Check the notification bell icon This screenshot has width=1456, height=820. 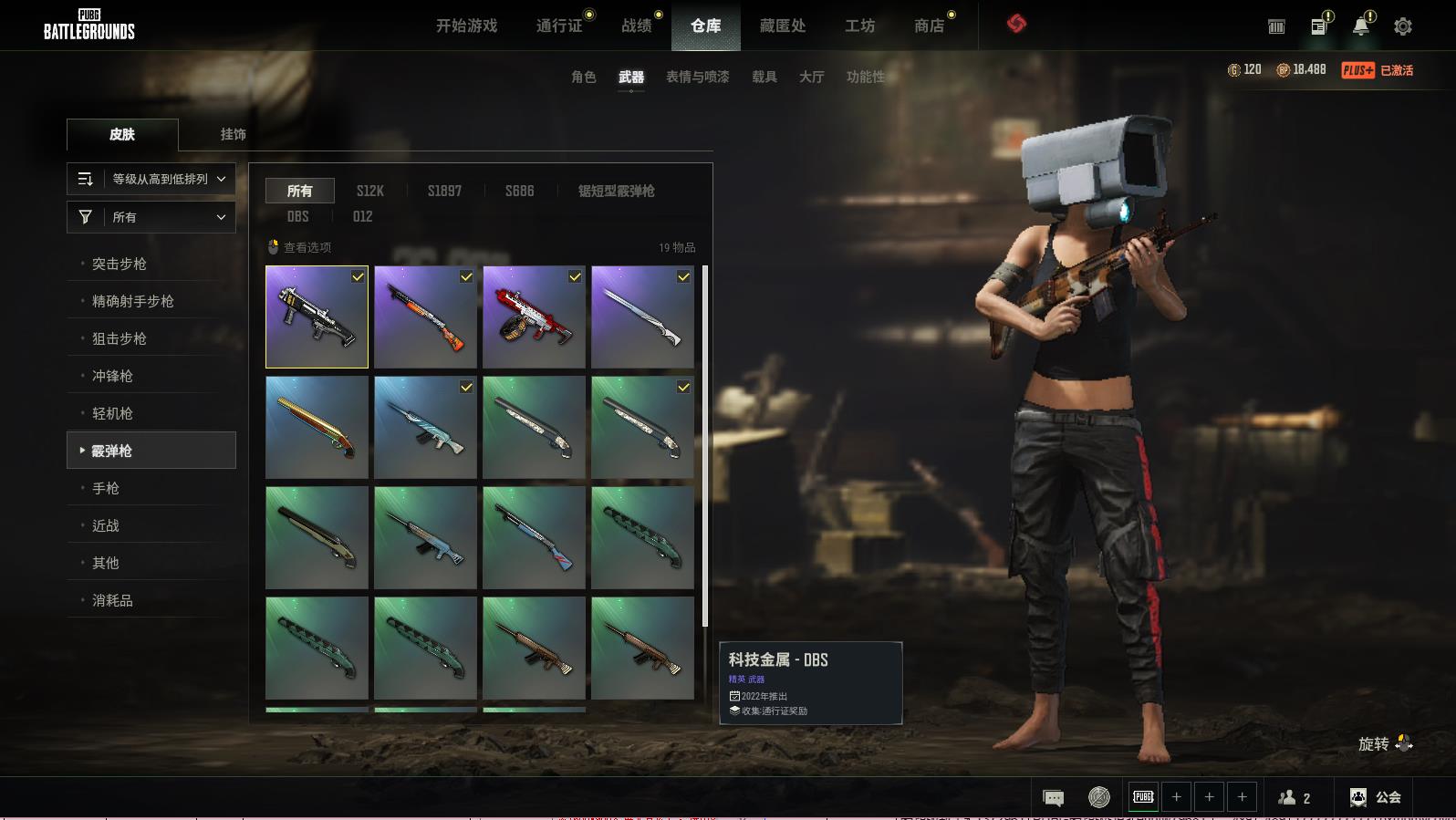[1360, 26]
